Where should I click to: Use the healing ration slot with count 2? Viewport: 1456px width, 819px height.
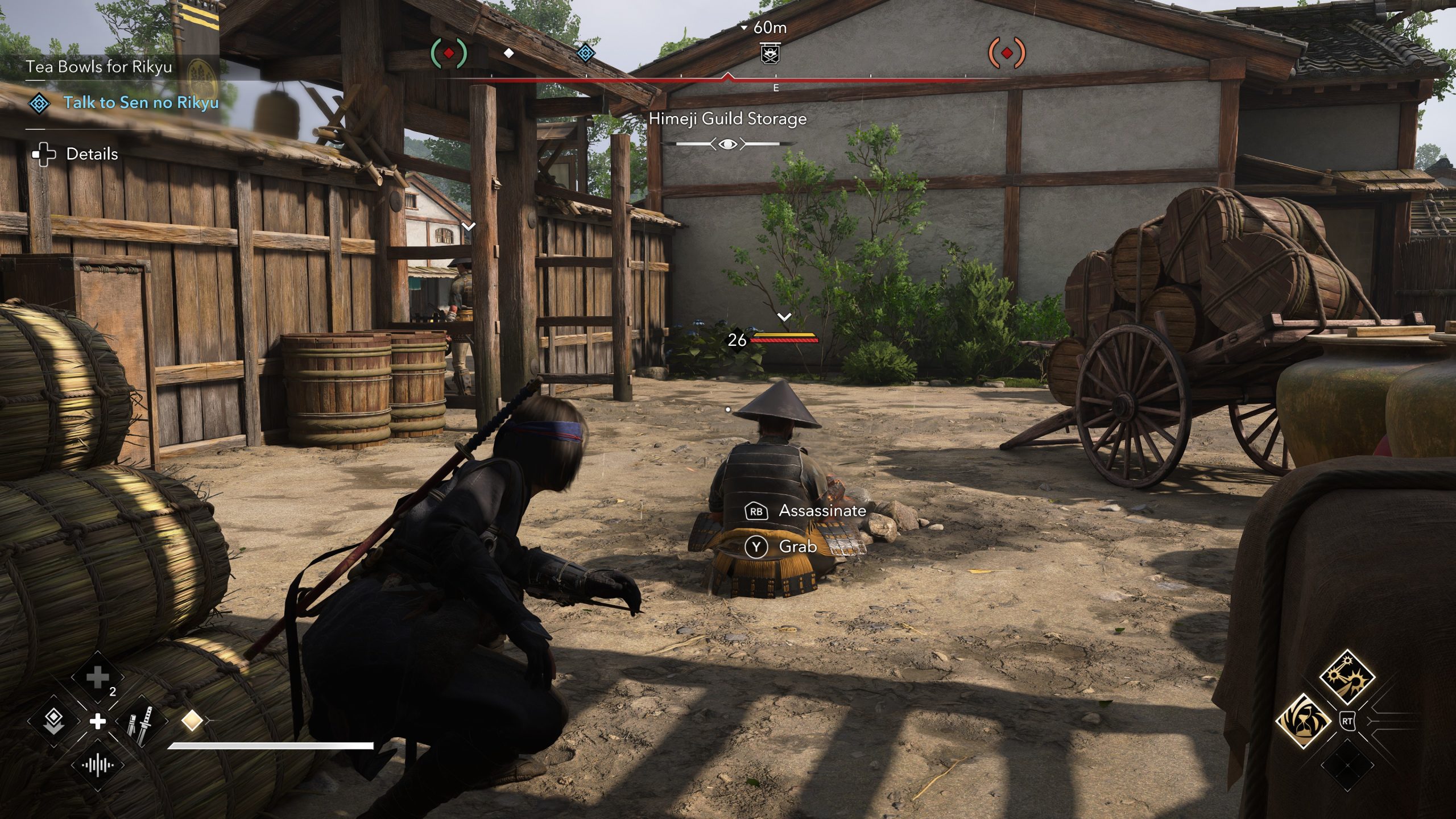(x=98, y=677)
